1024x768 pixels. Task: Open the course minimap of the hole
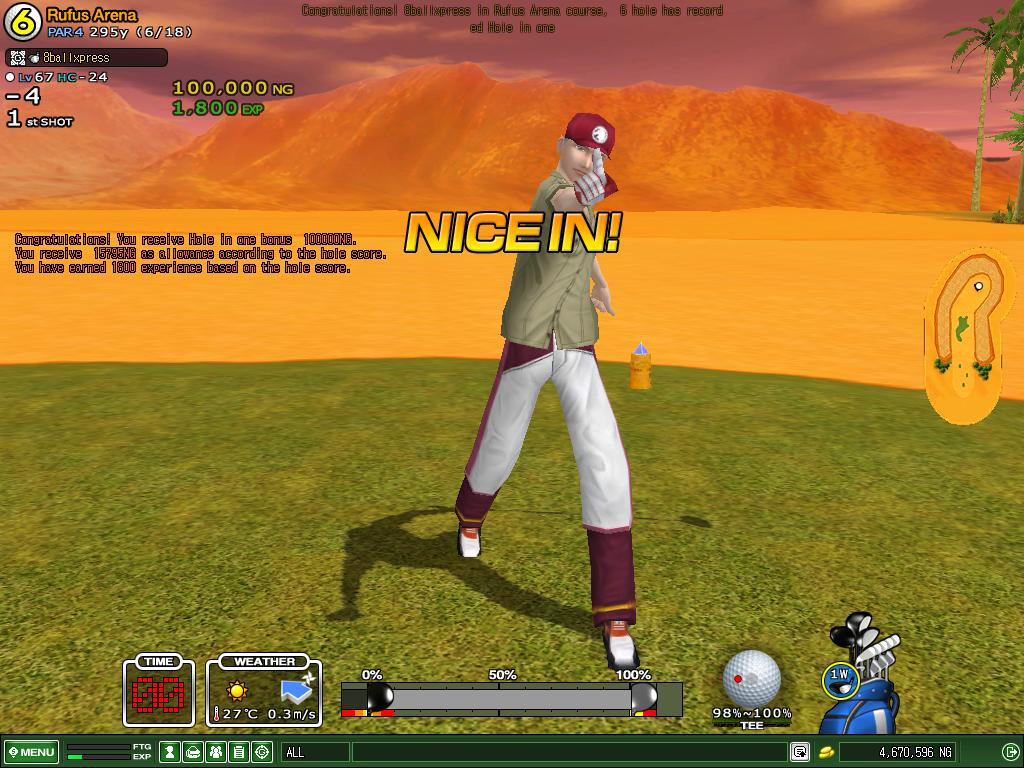tap(965, 333)
